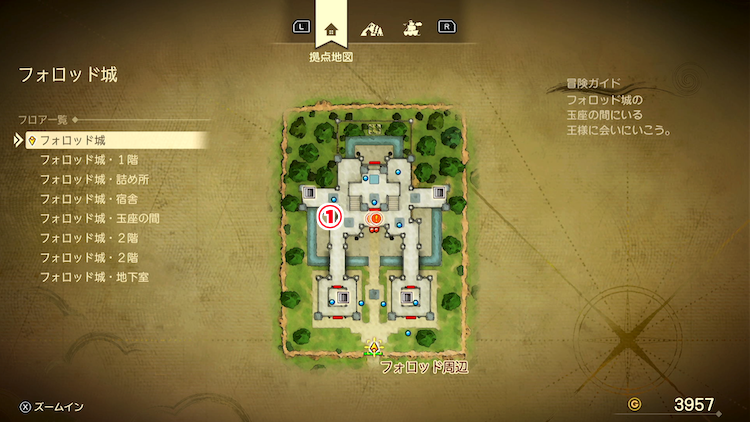The width and height of the screenshot is (750, 422).
Task: Switch to the house-icon 拠点地図 tab
Action: point(332,28)
